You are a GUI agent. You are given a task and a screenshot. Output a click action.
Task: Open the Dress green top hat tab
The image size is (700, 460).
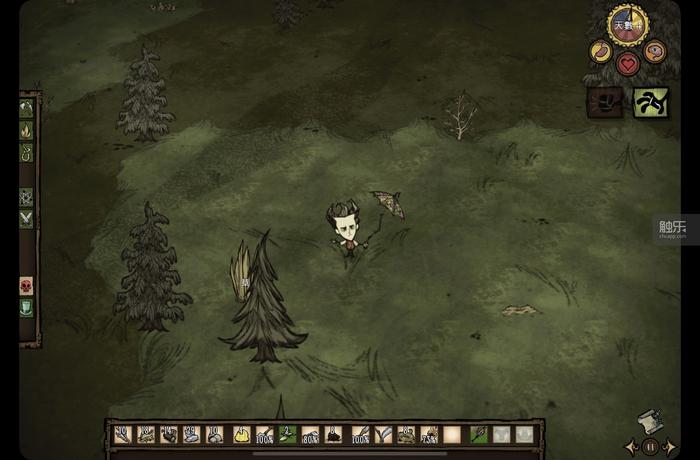[x=26, y=308]
